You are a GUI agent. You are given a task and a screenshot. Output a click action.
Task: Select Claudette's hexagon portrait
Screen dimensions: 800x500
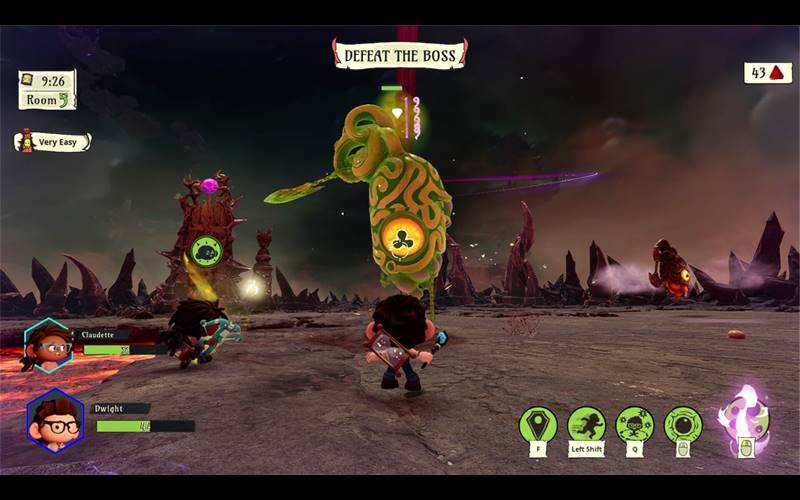(x=46, y=345)
